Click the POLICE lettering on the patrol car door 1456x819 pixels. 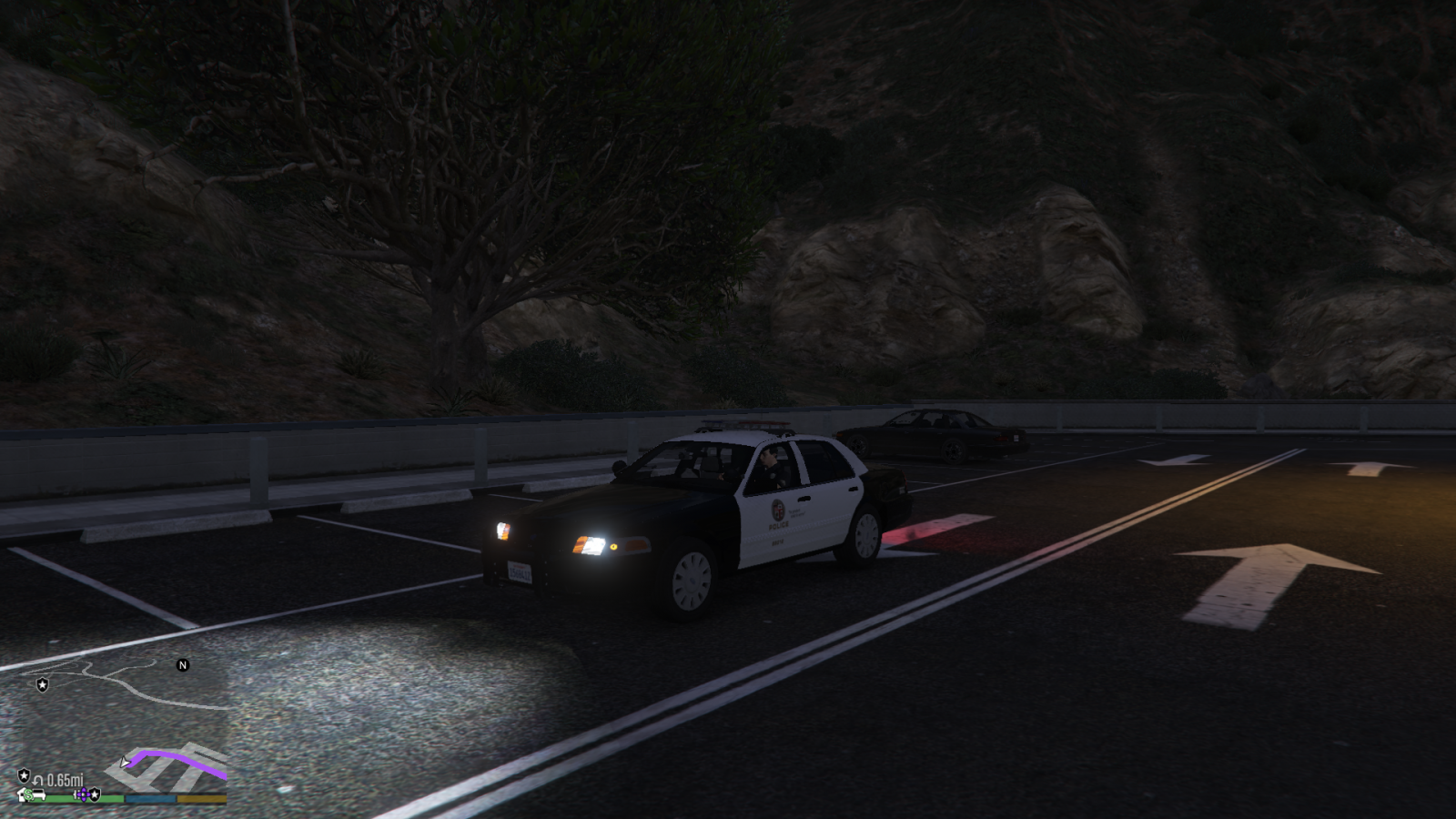click(779, 527)
